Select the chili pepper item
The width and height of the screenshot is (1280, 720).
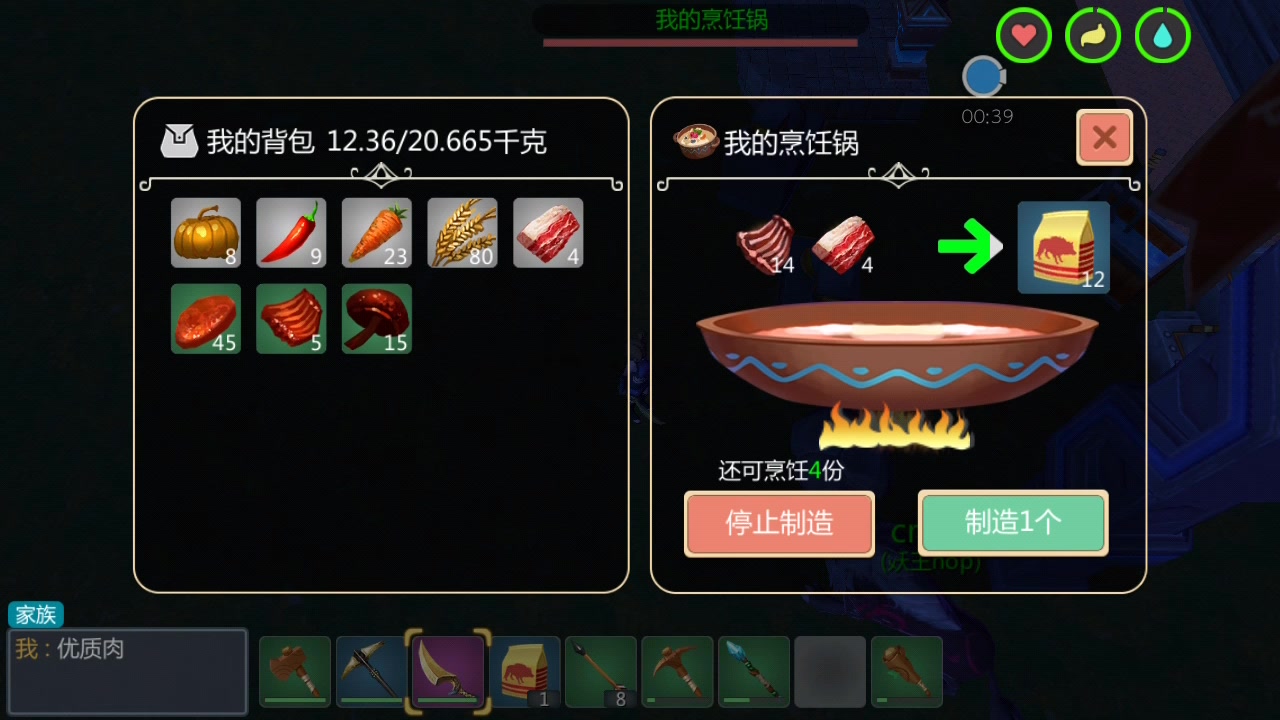pos(291,232)
